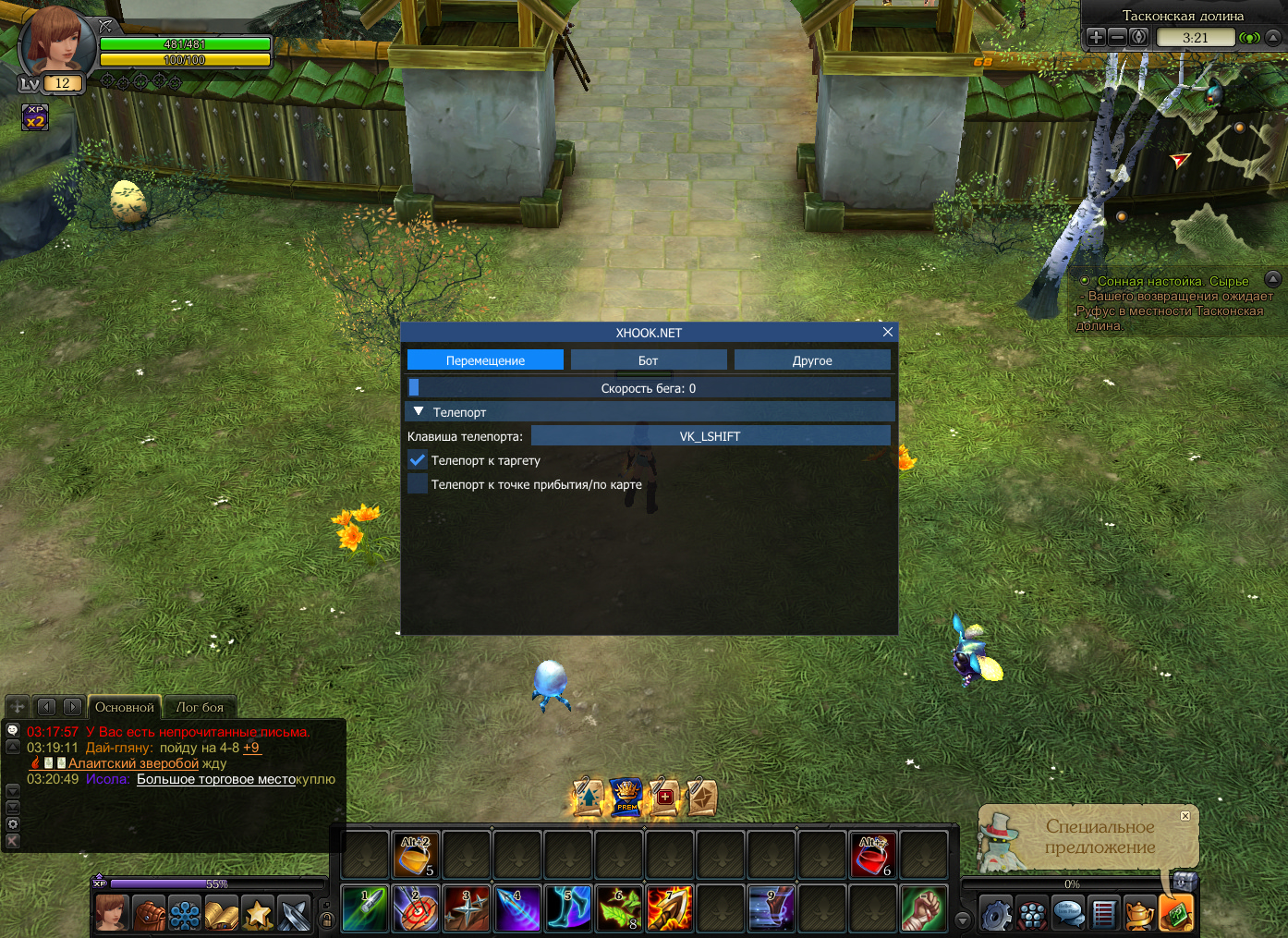1288x938 pixels.
Task: Switch to the Бот tab
Action: point(648,360)
